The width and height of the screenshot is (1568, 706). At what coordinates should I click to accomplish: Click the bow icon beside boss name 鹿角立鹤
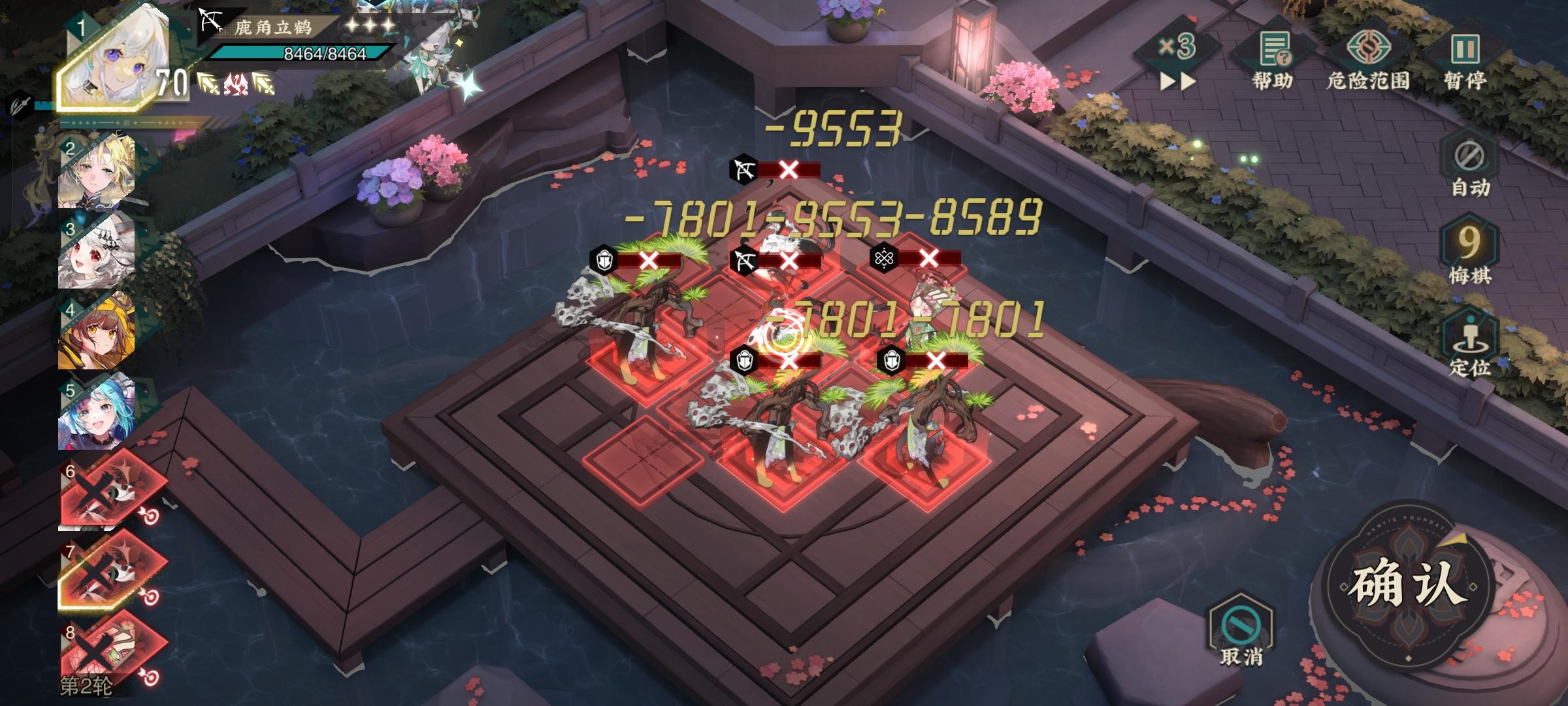coord(209,21)
